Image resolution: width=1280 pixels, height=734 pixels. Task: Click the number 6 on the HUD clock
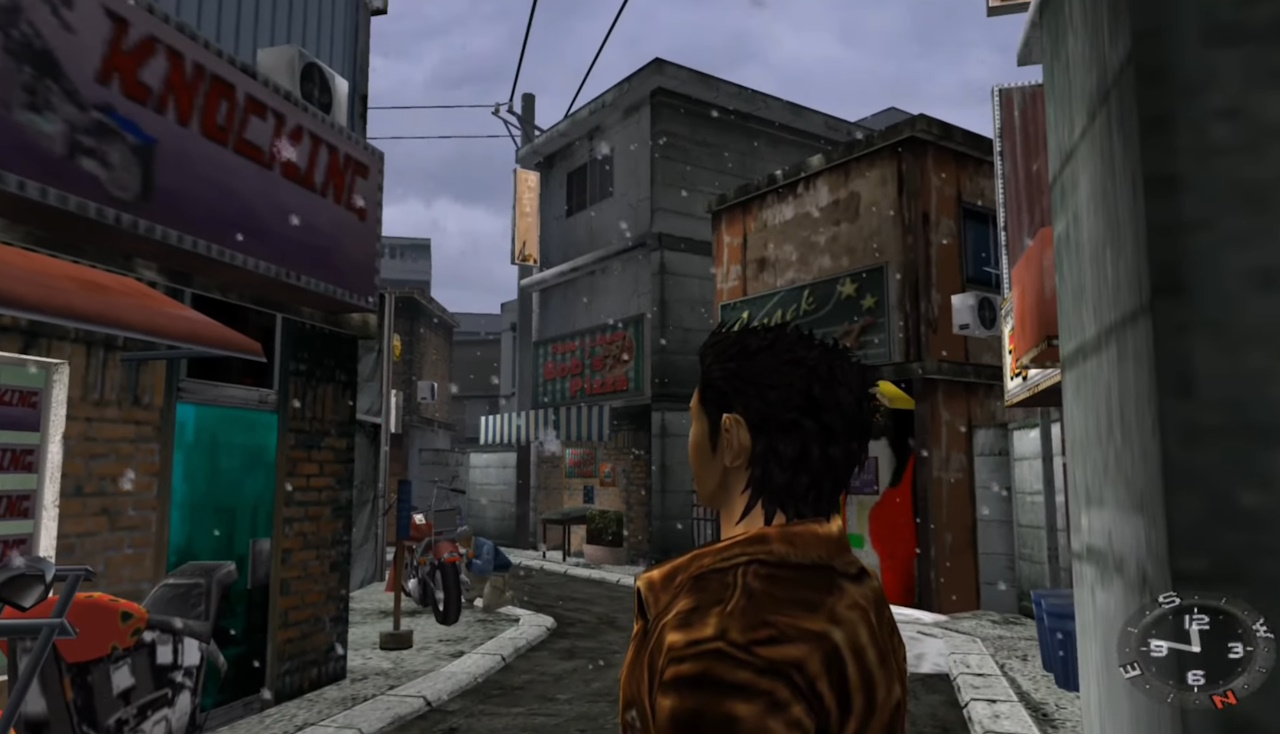pos(1195,676)
